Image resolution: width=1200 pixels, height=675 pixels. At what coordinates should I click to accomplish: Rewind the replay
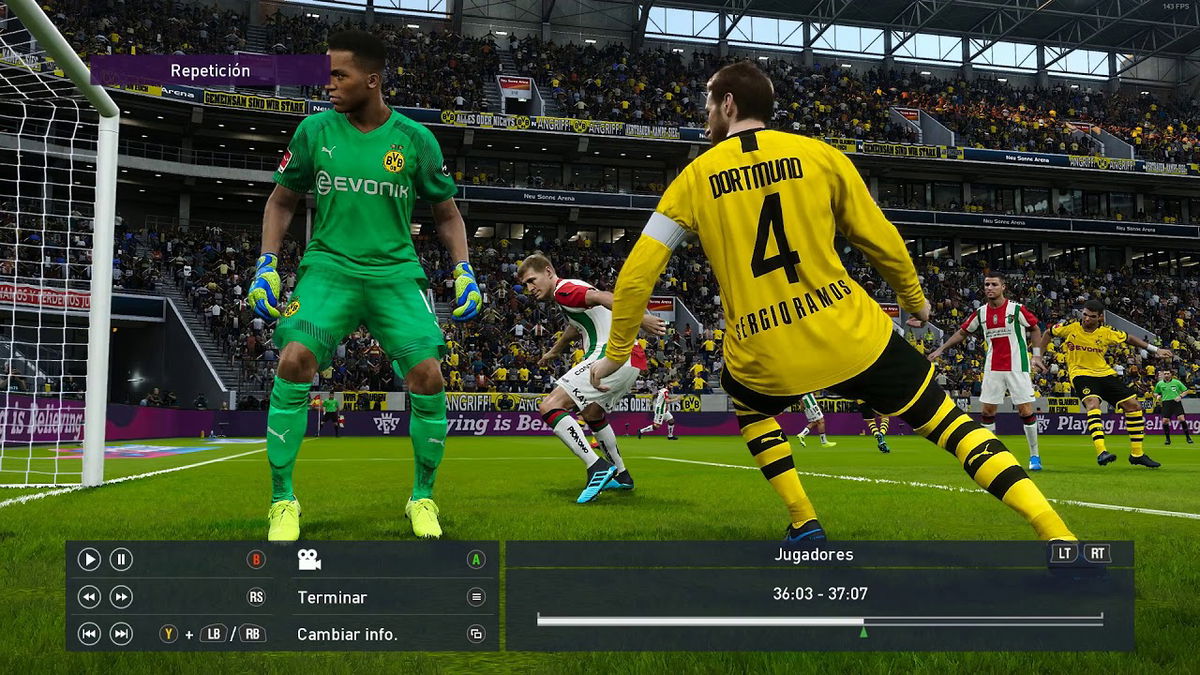point(89,597)
